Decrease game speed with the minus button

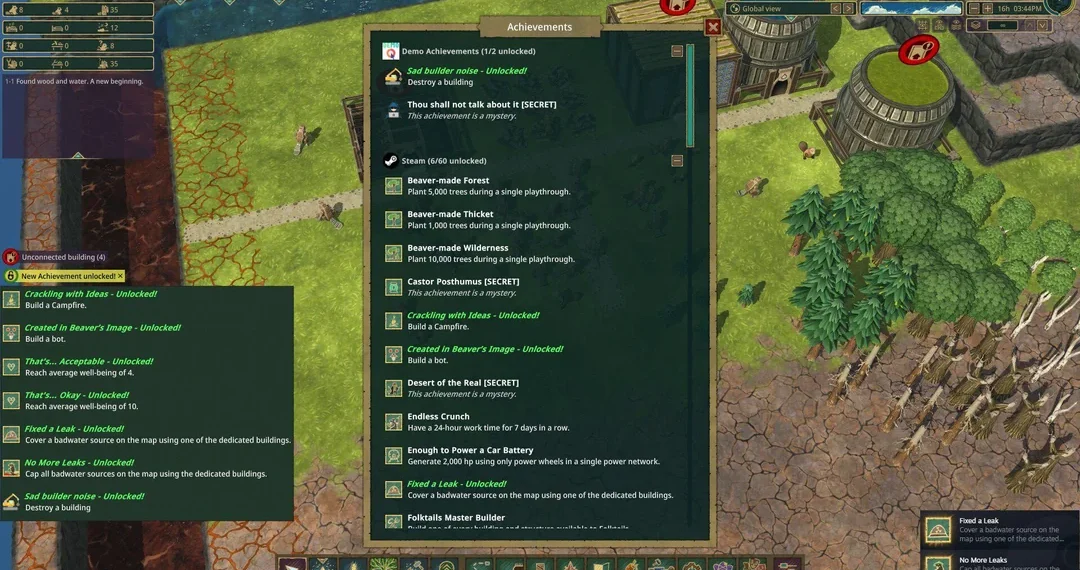(x=975, y=9)
